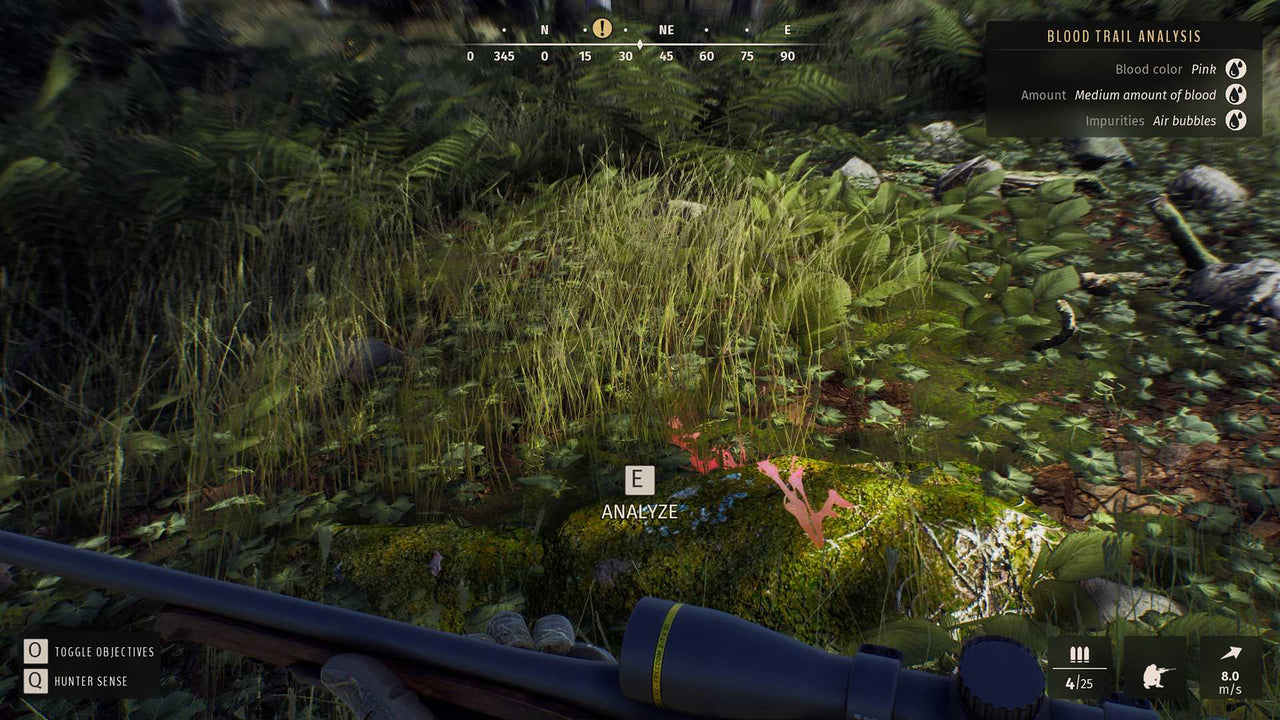Image resolution: width=1280 pixels, height=720 pixels.
Task: Click the droplet icon beside Air bubbles
Action: [1236, 120]
